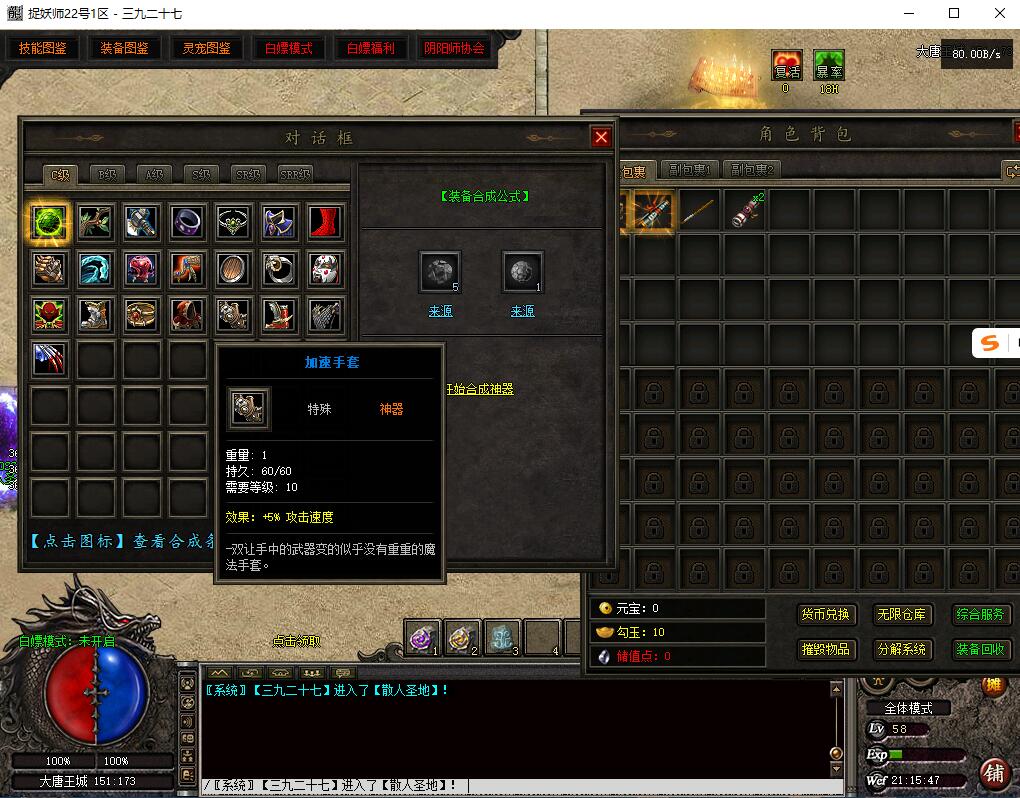Switch to the B级 grade tab

[107, 174]
